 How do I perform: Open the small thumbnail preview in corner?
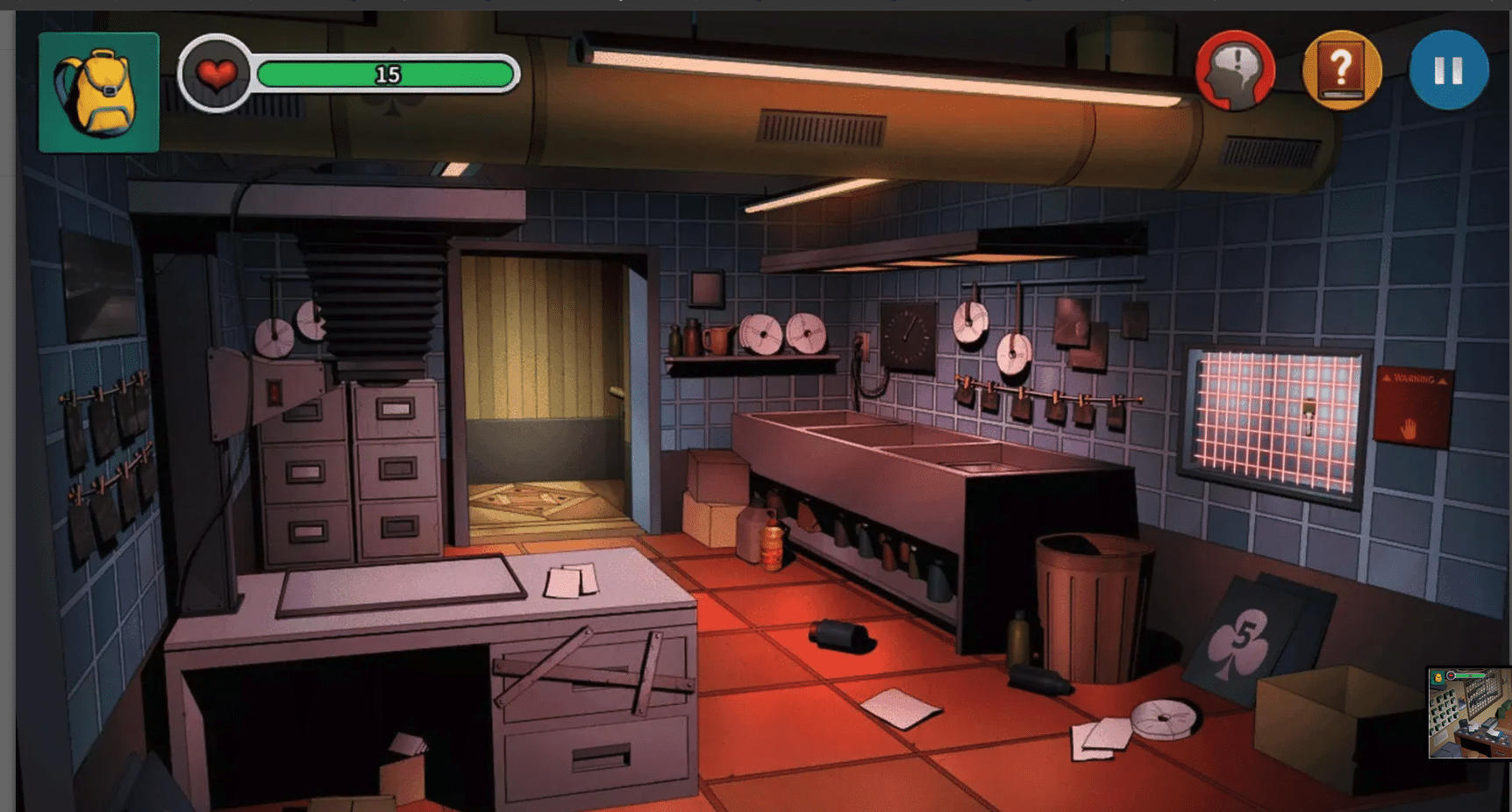click(1469, 712)
